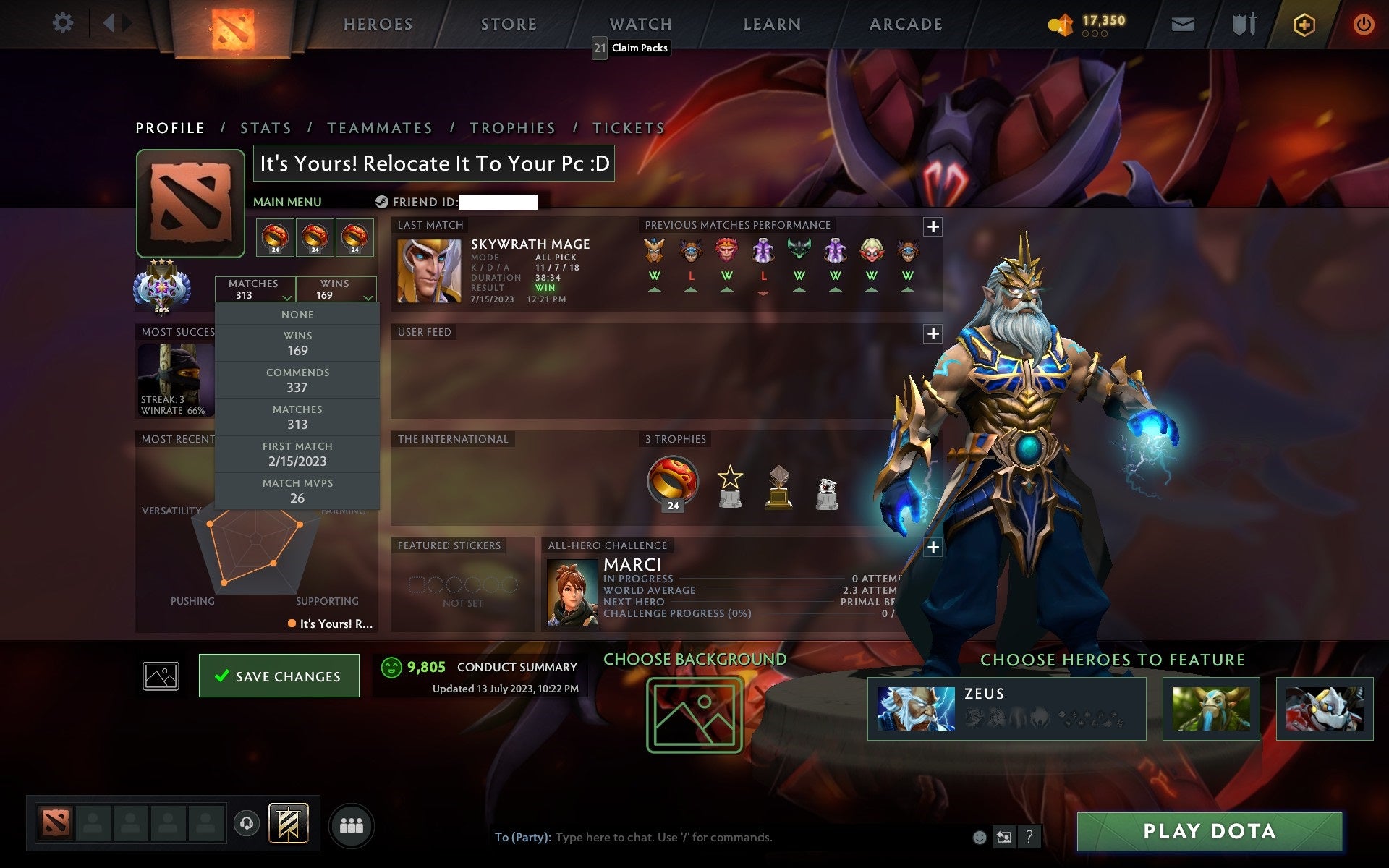The height and width of the screenshot is (868, 1389).
Task: Open the ARCADE menu
Action: 905,24
